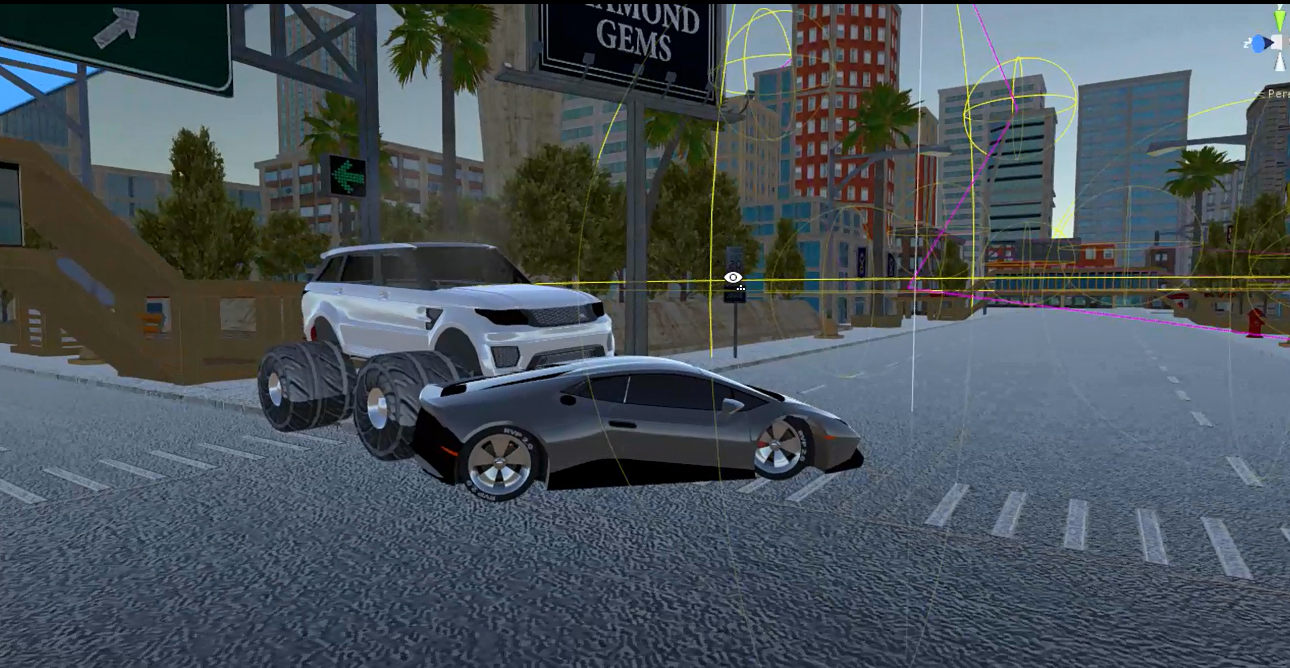
Task: Select the blue Z axis cone
Action: tap(1260, 44)
